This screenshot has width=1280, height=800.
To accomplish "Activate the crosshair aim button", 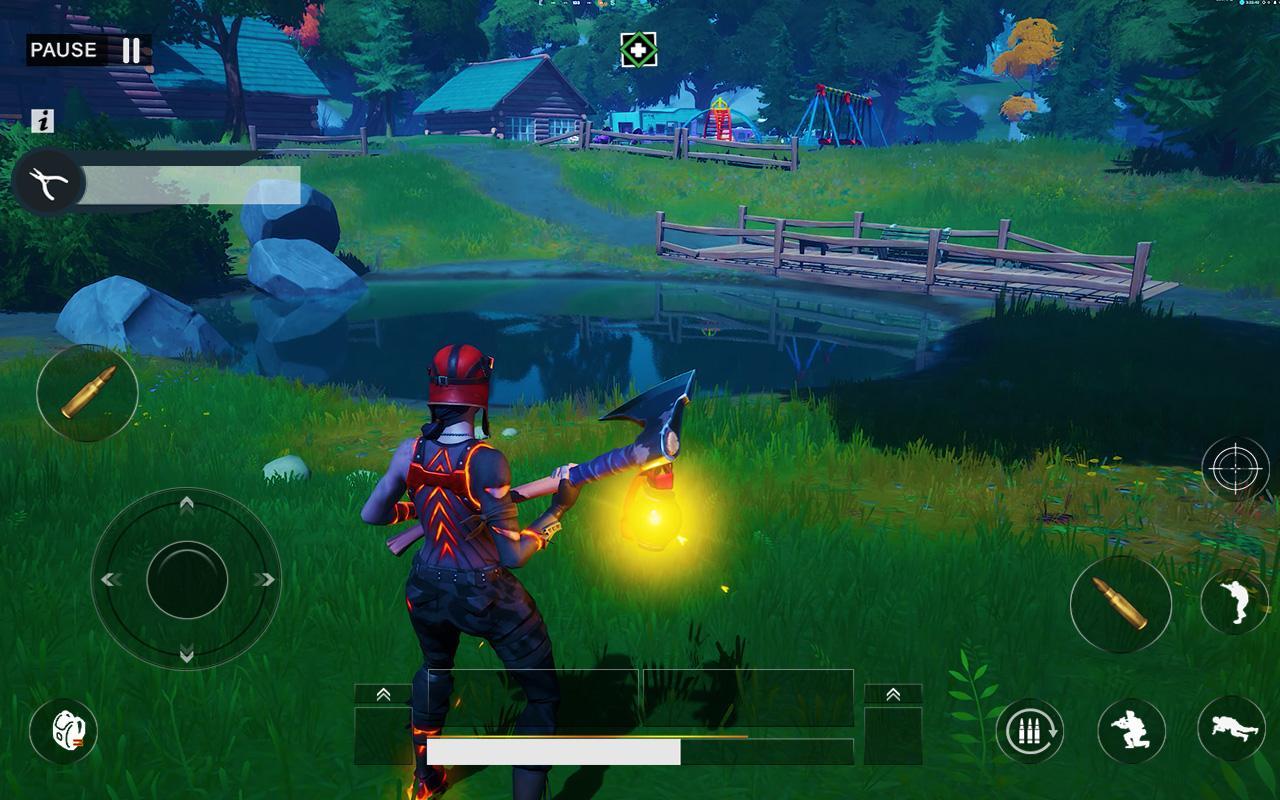I will (x=1235, y=468).
